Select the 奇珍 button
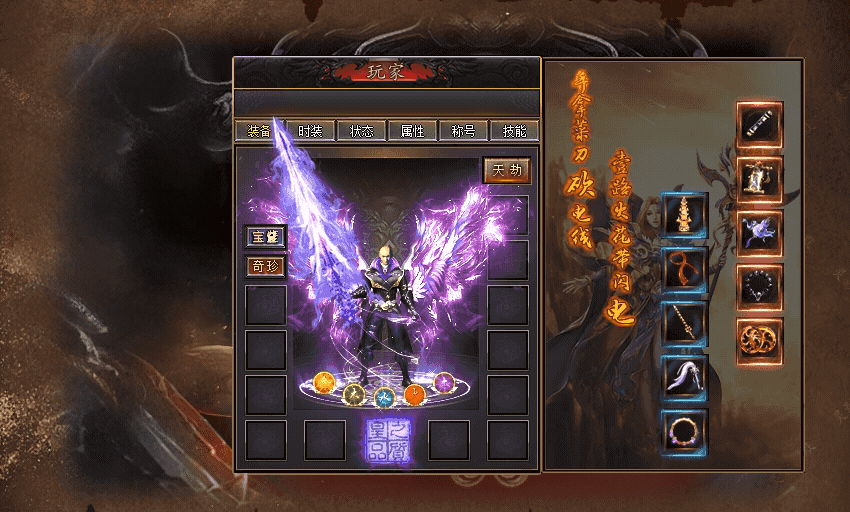The height and width of the screenshot is (512, 850). (x=266, y=266)
